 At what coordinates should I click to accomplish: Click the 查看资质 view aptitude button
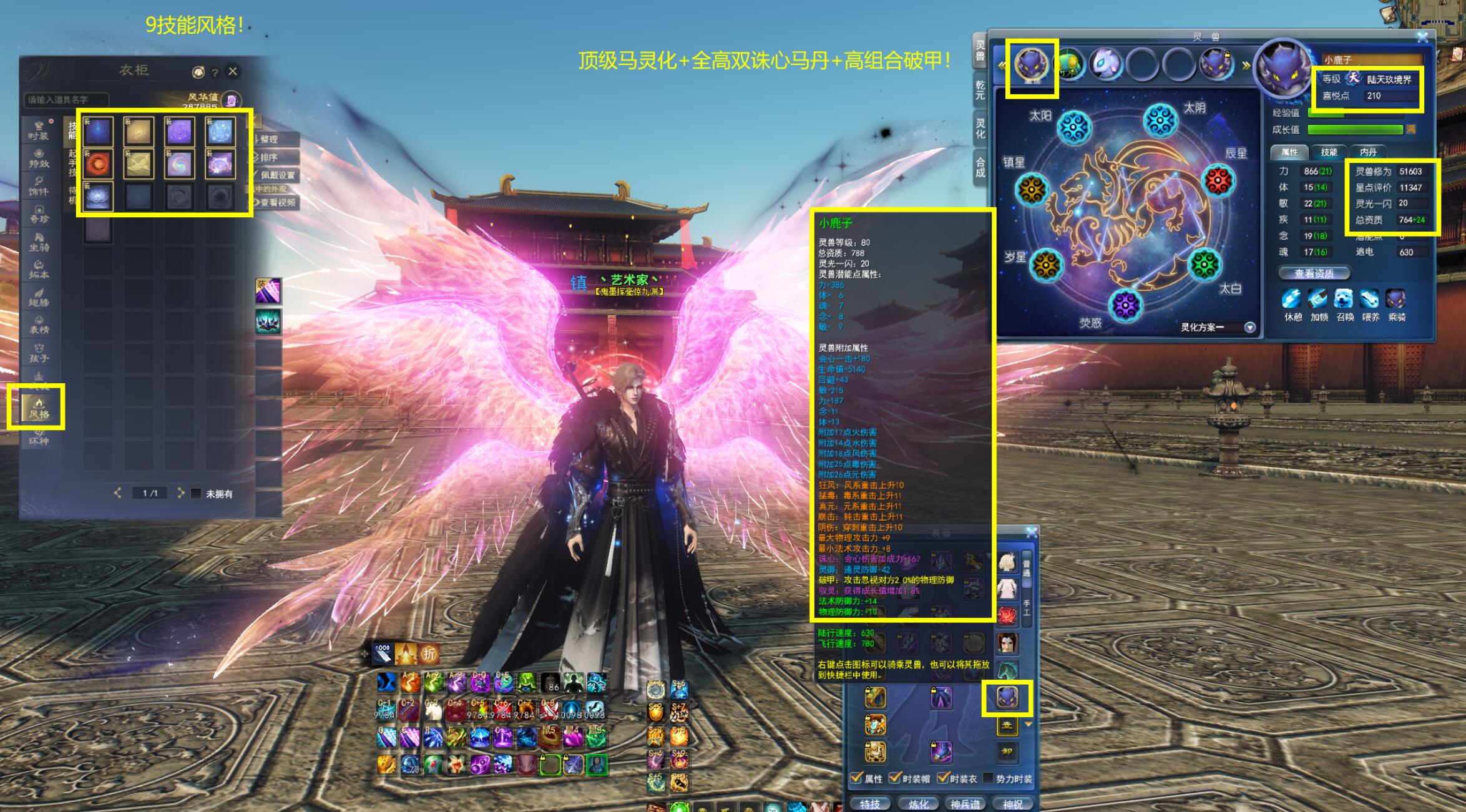pyautogui.click(x=1314, y=273)
